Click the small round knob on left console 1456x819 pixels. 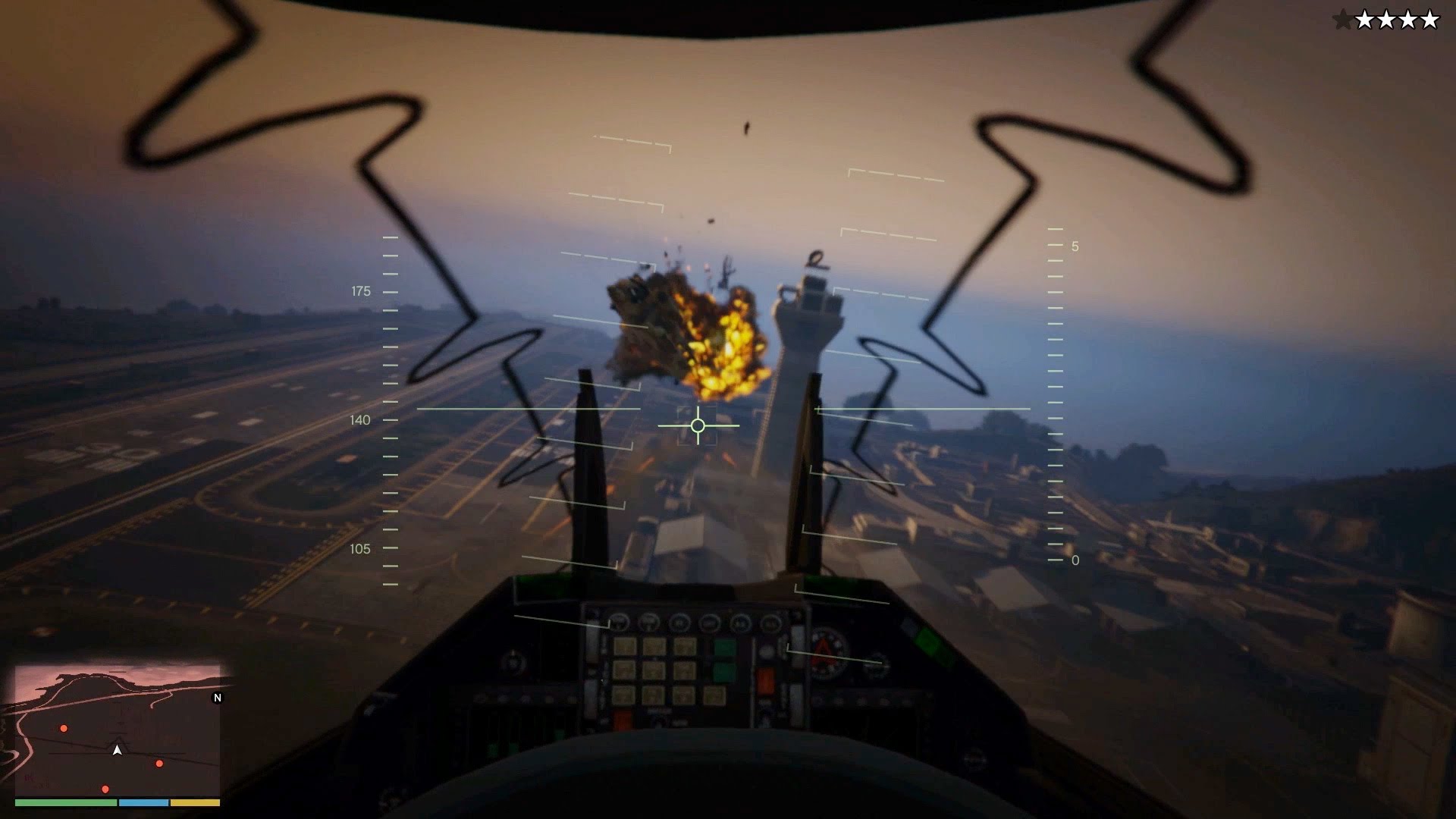[x=513, y=664]
